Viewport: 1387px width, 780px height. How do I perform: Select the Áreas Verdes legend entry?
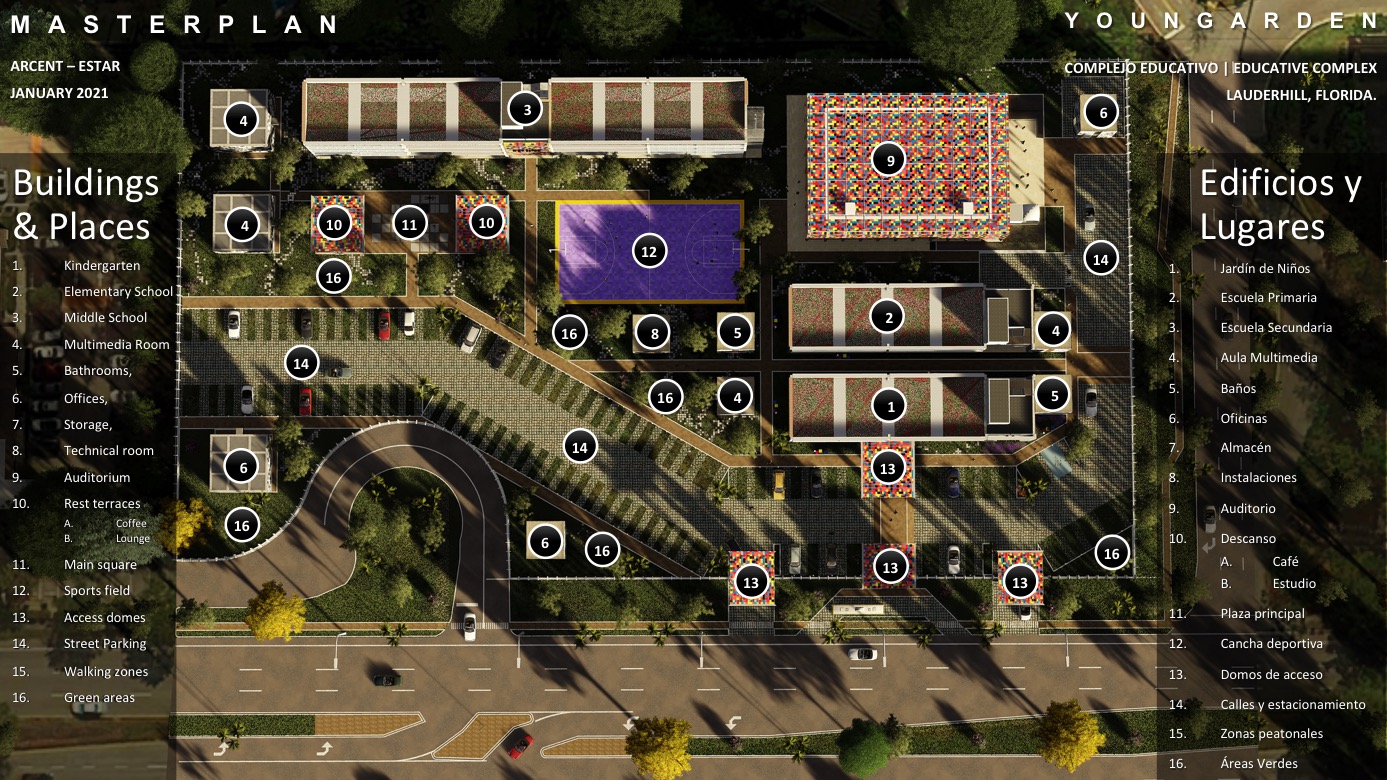1257,764
